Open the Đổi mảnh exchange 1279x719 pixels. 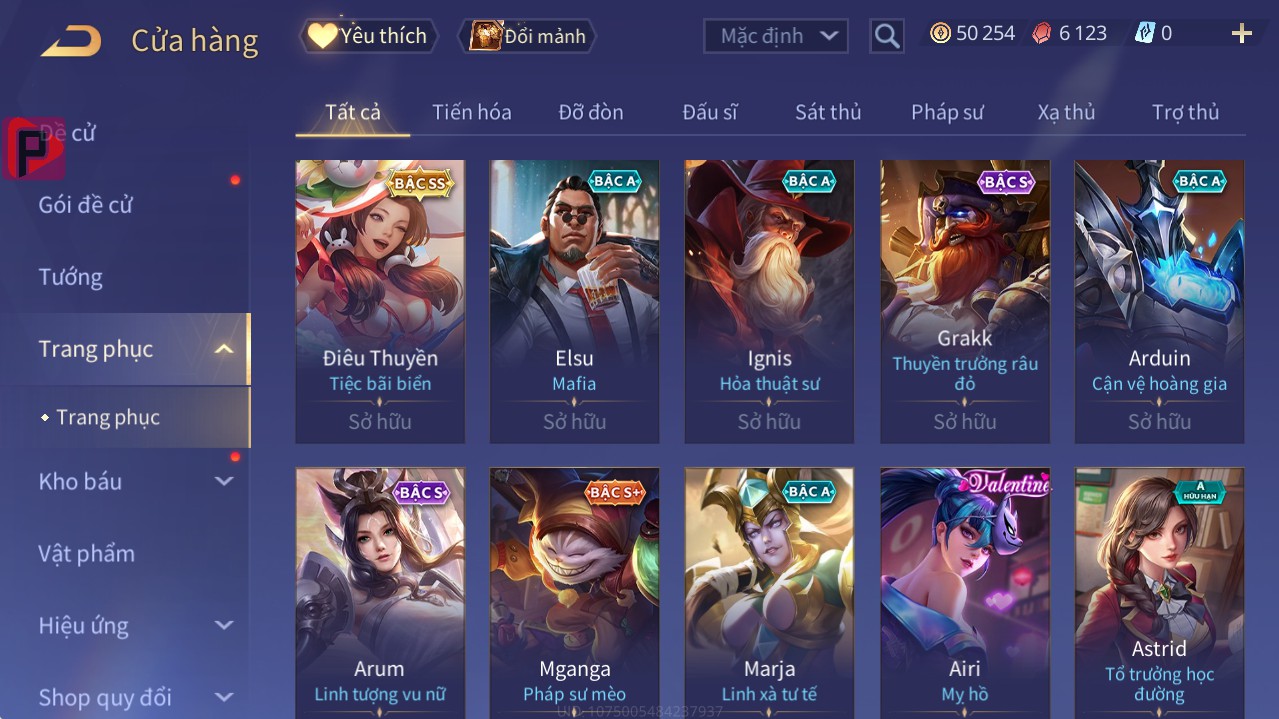point(527,36)
